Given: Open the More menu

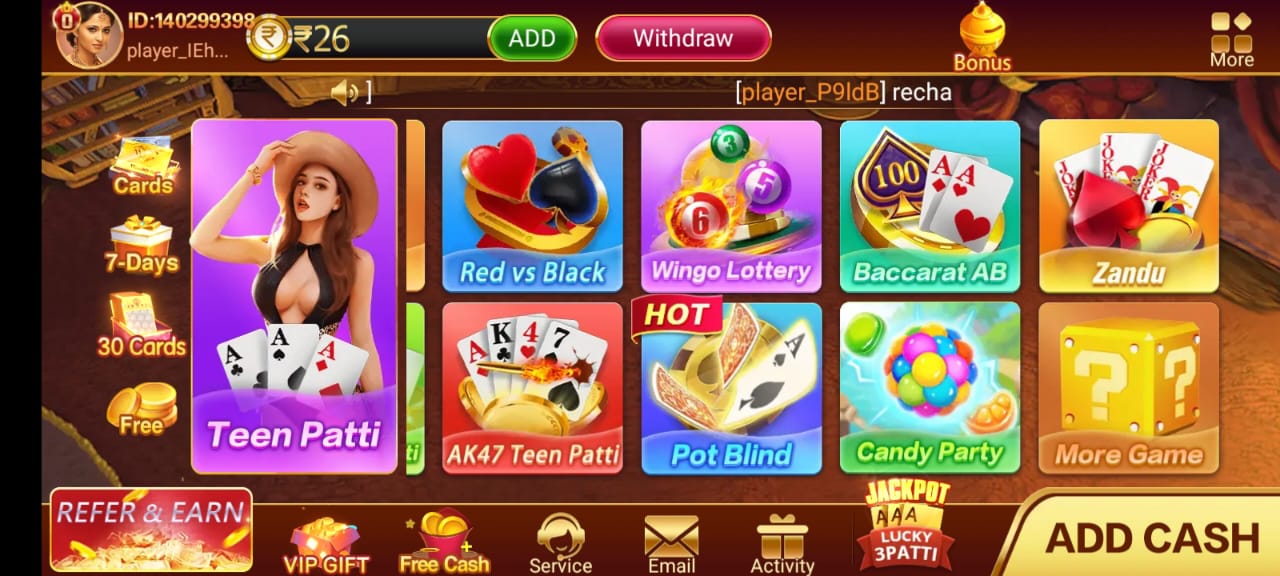Looking at the screenshot, I should [x=1231, y=39].
